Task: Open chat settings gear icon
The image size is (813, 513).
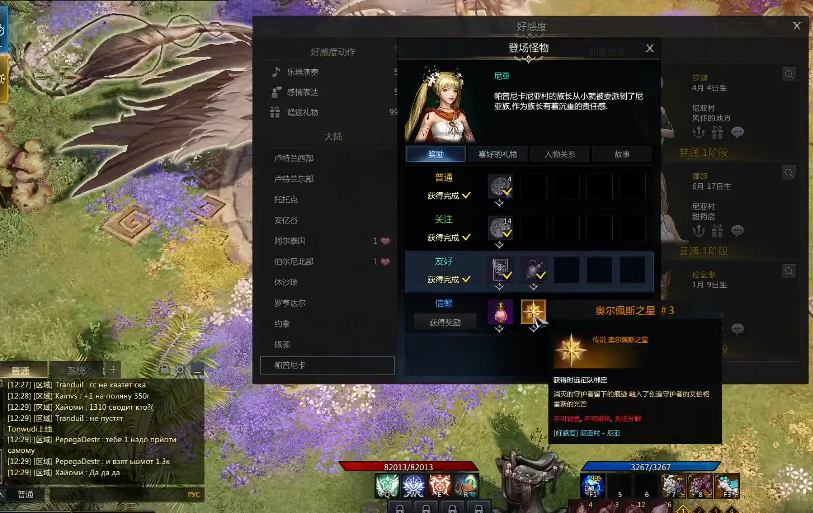Action: coord(180,370)
